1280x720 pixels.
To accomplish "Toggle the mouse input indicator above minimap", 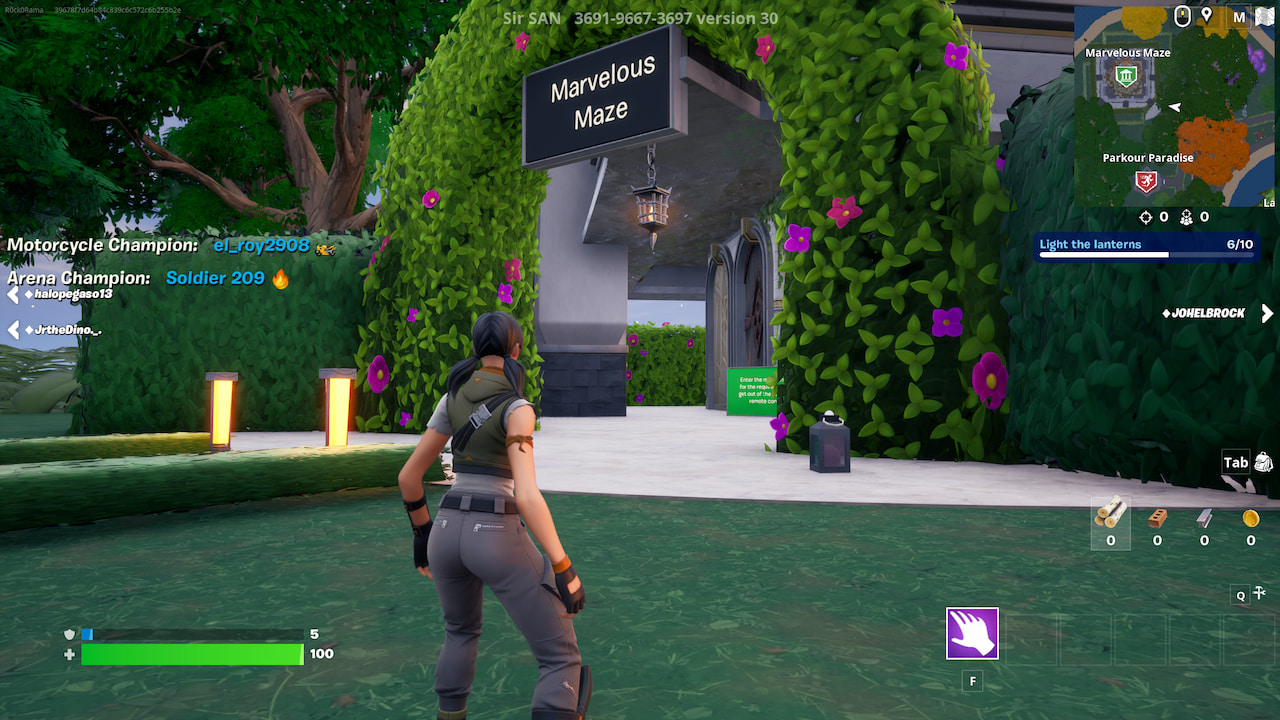I will [x=1182, y=15].
